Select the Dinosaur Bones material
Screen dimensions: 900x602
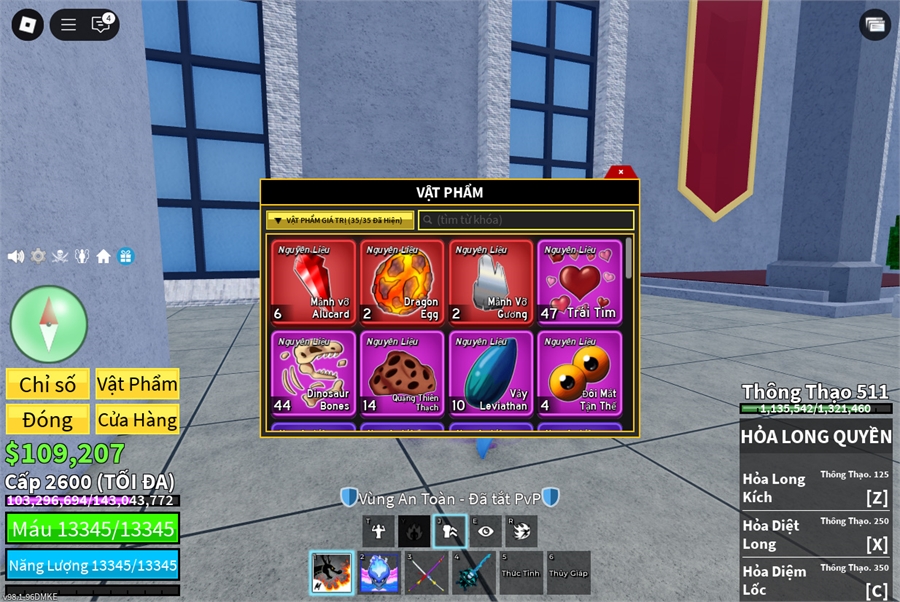point(313,373)
